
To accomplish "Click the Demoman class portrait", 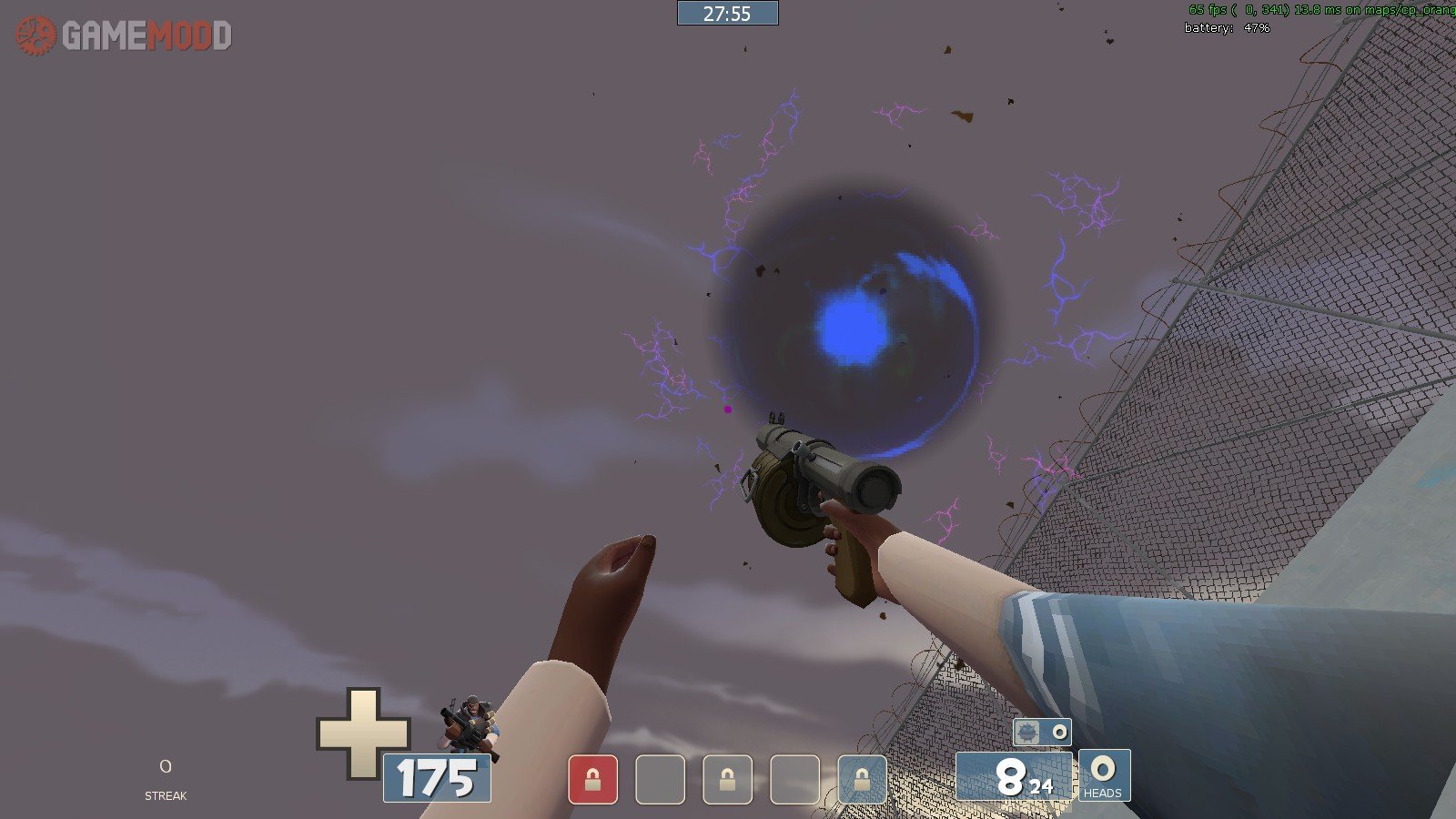I will 468,726.
